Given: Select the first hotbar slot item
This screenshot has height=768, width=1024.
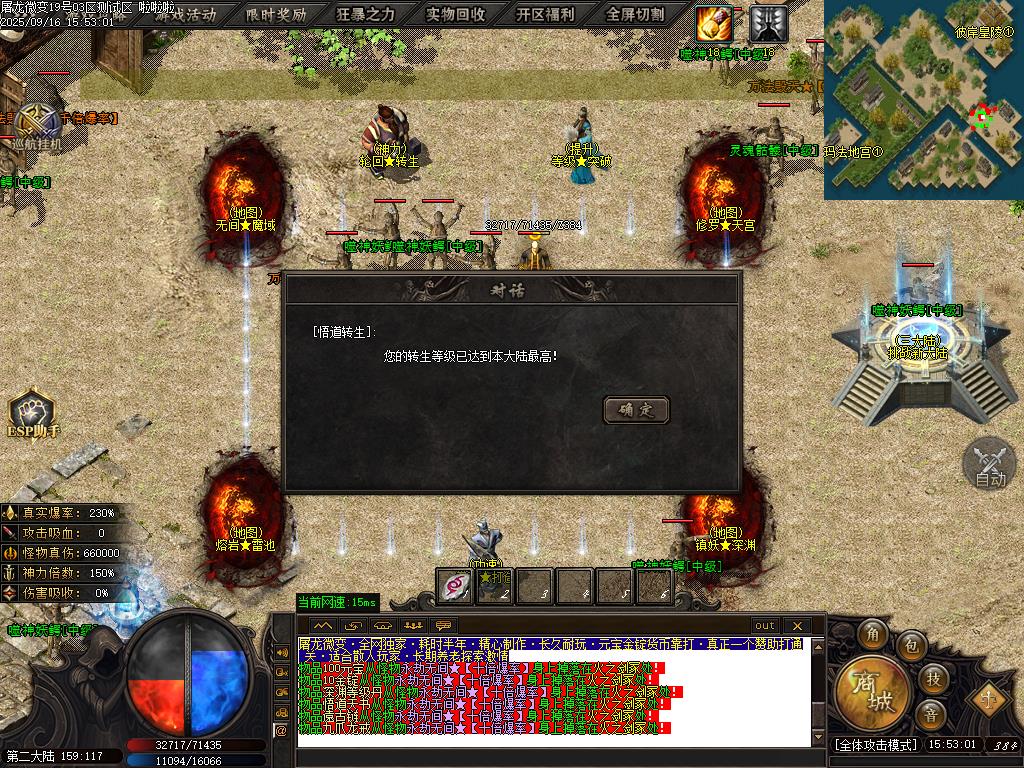Looking at the screenshot, I should pos(455,586).
